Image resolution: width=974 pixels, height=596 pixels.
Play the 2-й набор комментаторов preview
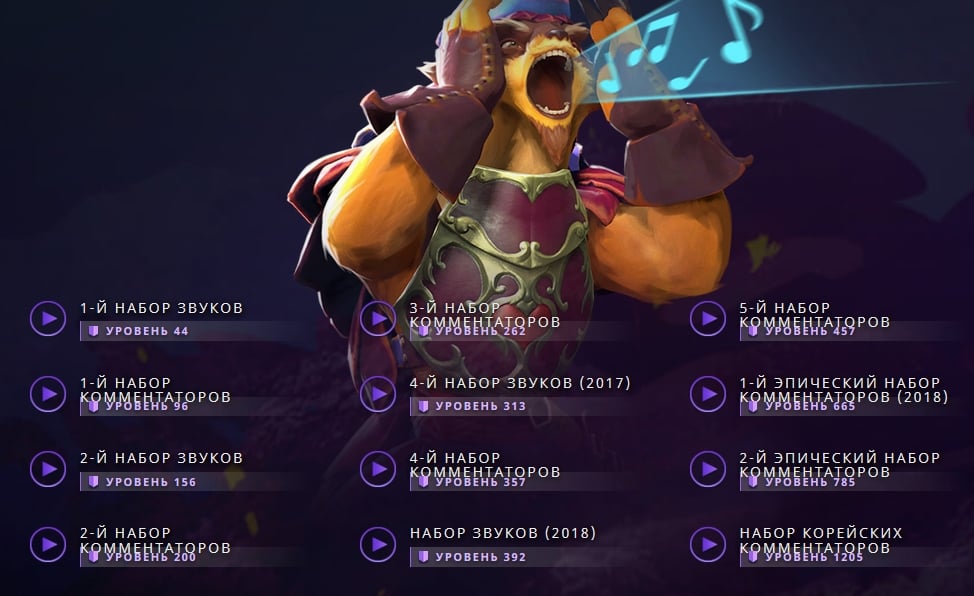pyautogui.click(x=48, y=544)
